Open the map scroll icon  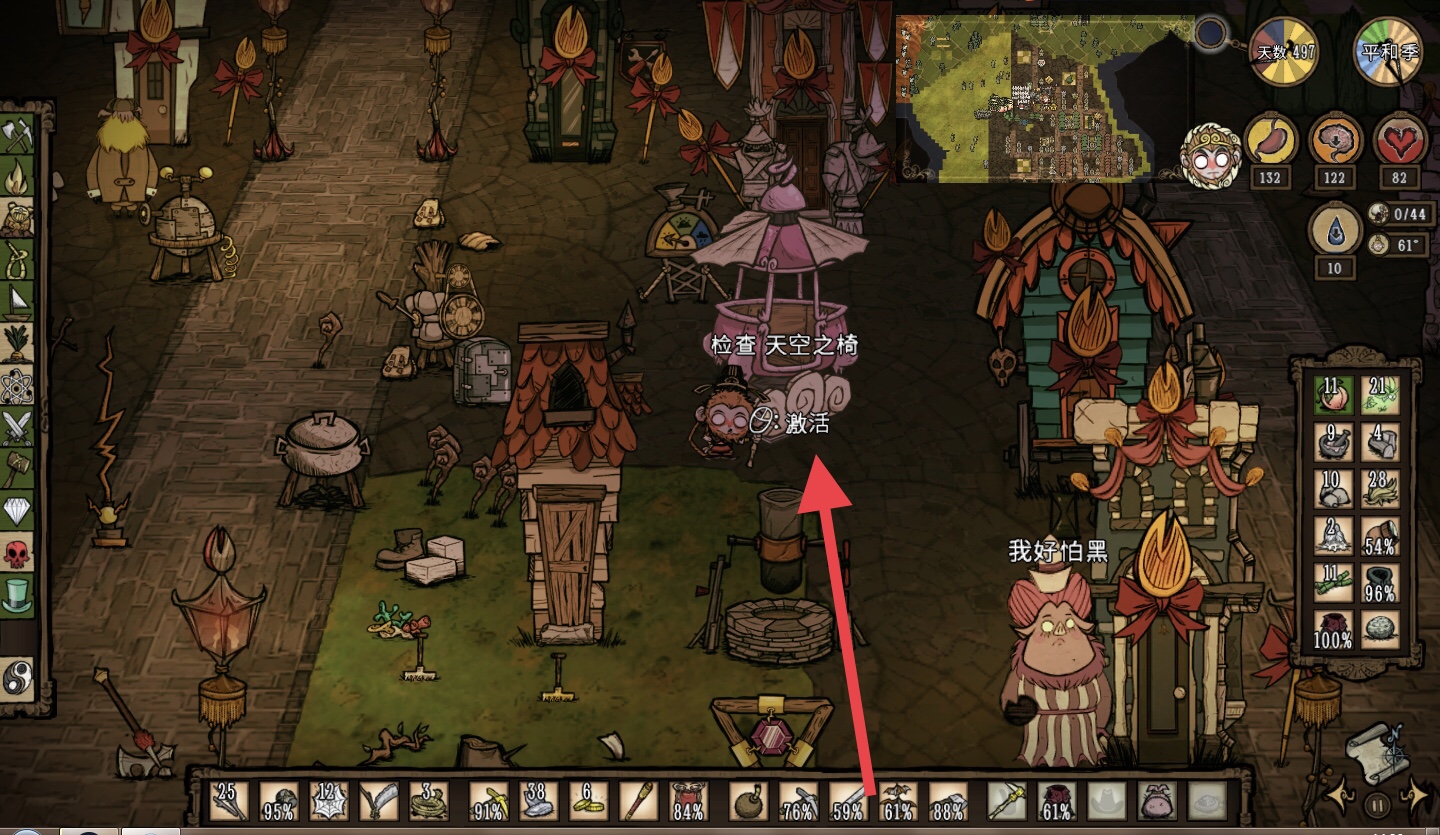tap(1376, 748)
